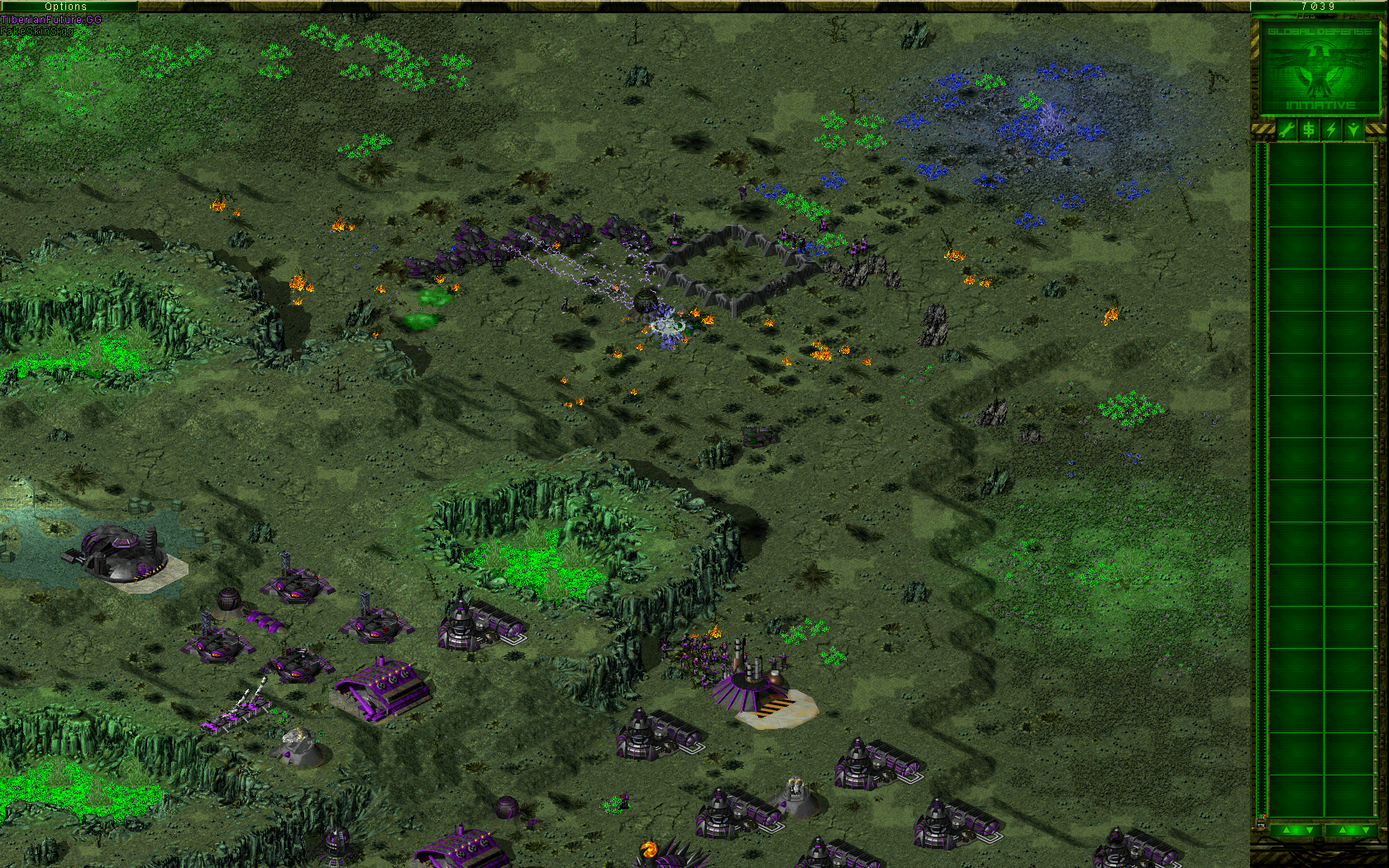Select the waypoint mode icon

click(x=1353, y=130)
